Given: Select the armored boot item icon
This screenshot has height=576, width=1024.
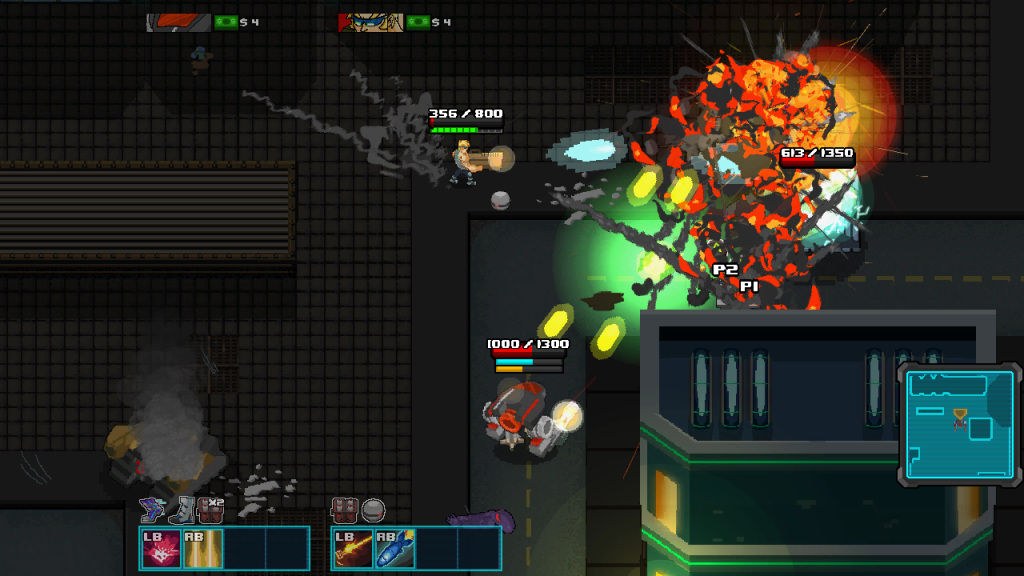Looking at the screenshot, I should pyautogui.click(x=181, y=510).
